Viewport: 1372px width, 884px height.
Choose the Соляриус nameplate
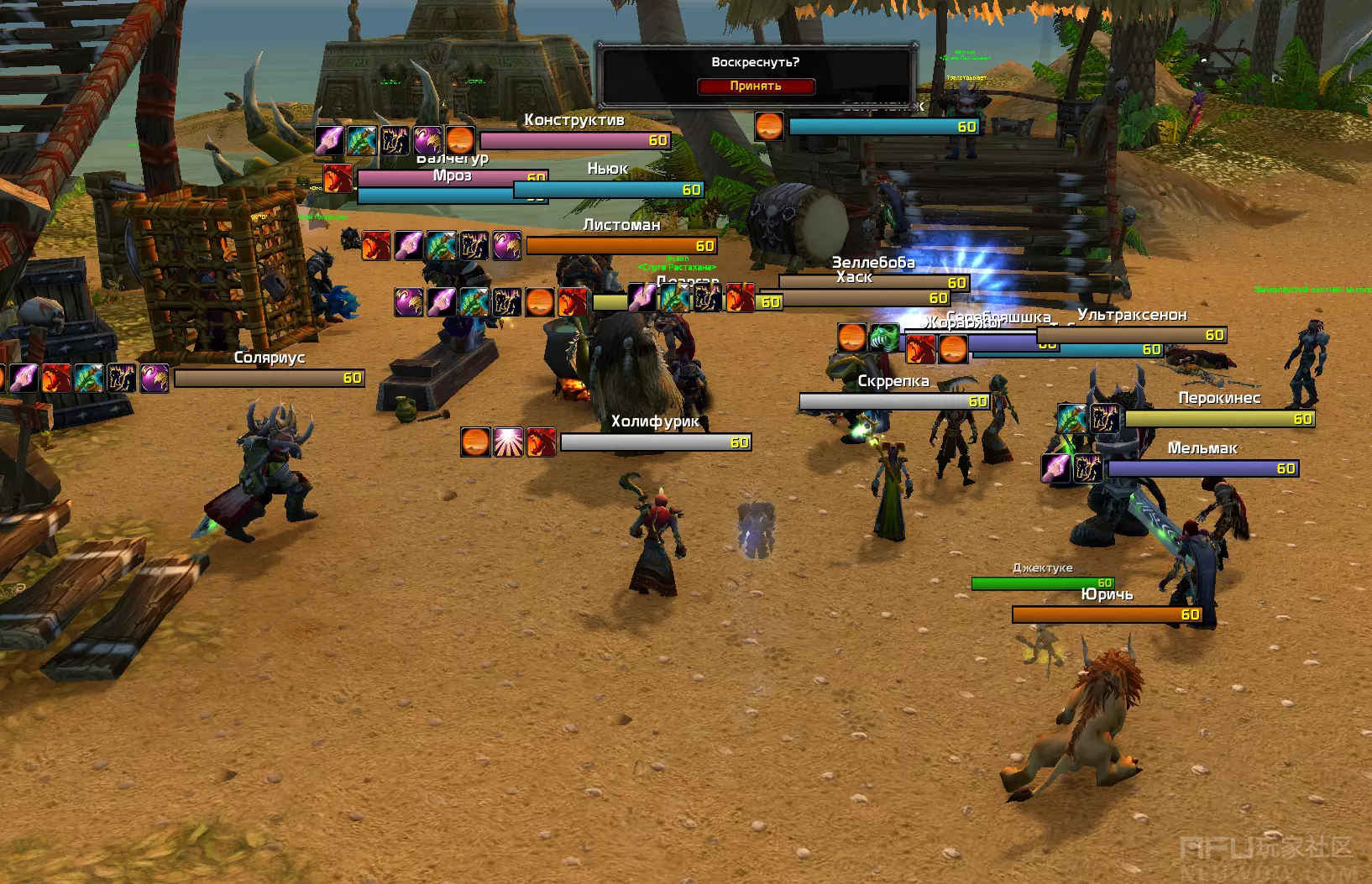[x=269, y=378]
